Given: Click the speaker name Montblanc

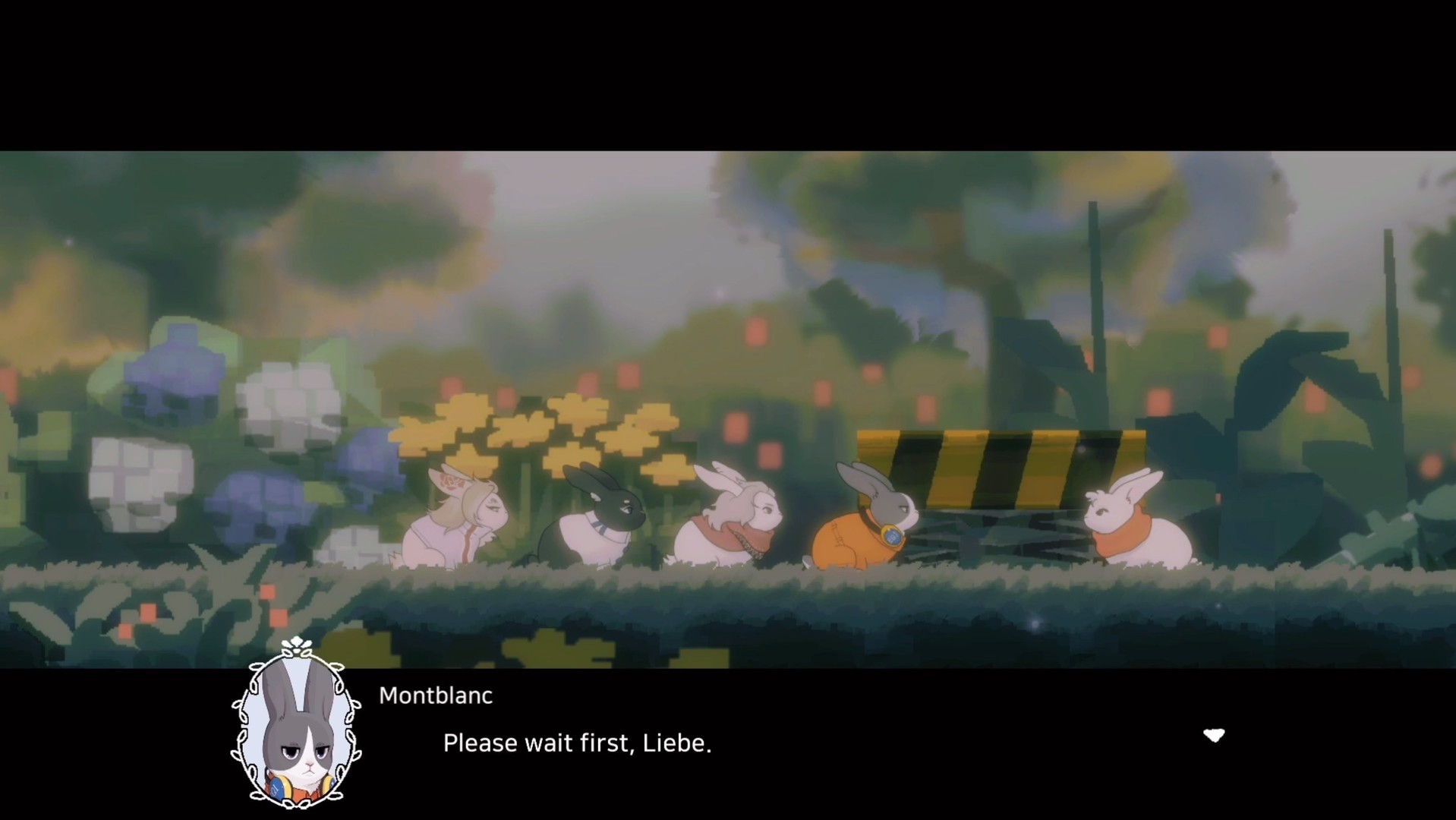Looking at the screenshot, I should (436, 695).
